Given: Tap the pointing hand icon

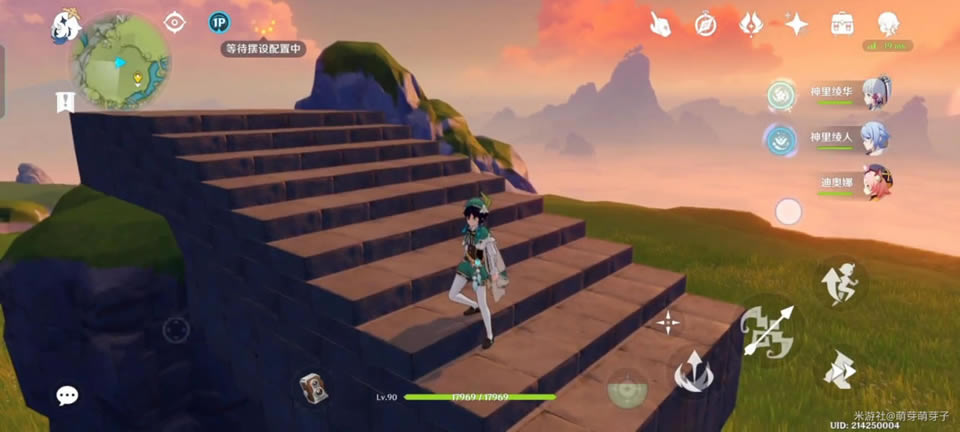Looking at the screenshot, I should 660,24.
